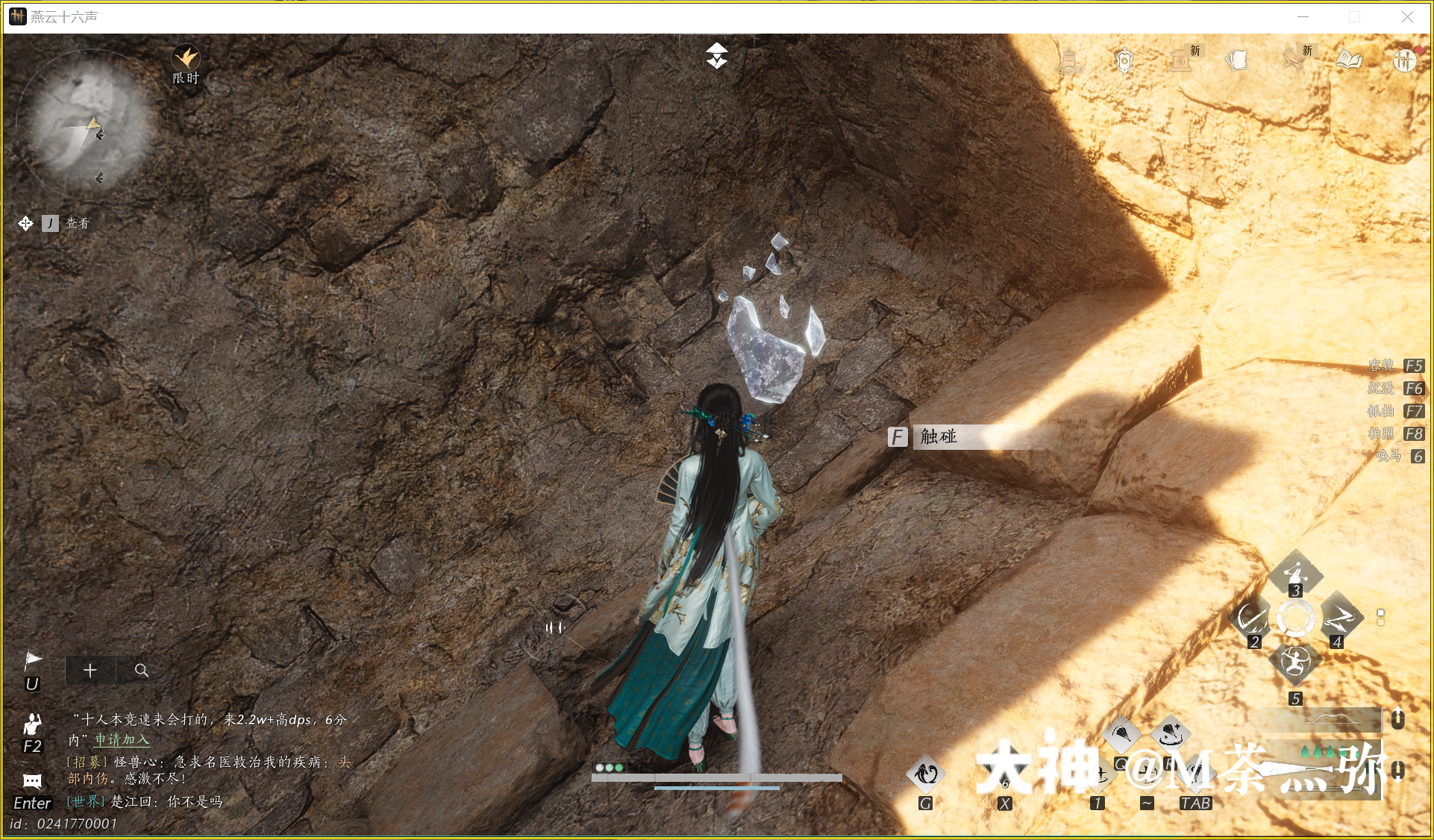1434x840 pixels.
Task: Open the round main menu emblem icon
Action: pyautogui.click(x=1404, y=60)
